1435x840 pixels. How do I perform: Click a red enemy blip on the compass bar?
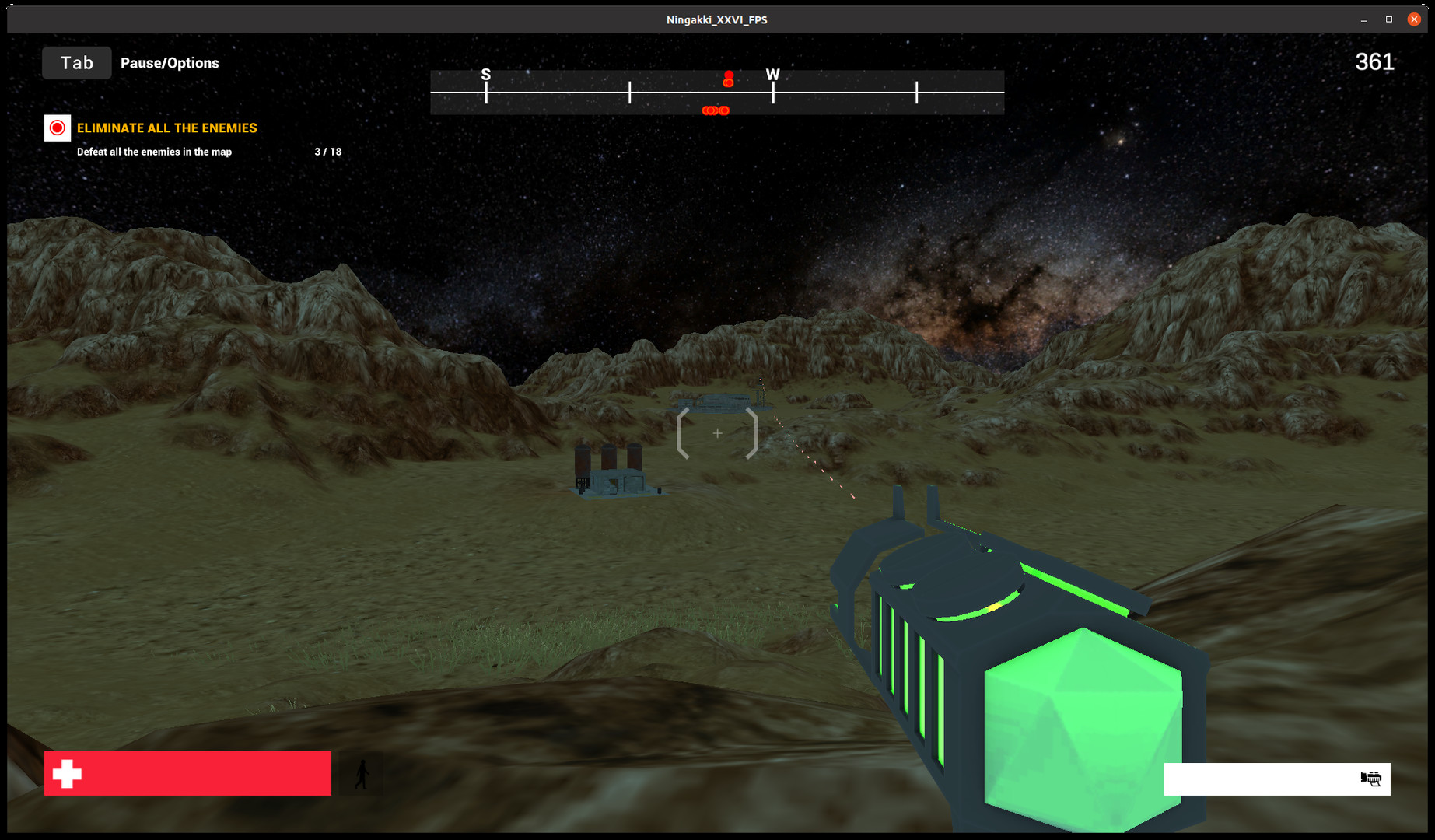716,110
